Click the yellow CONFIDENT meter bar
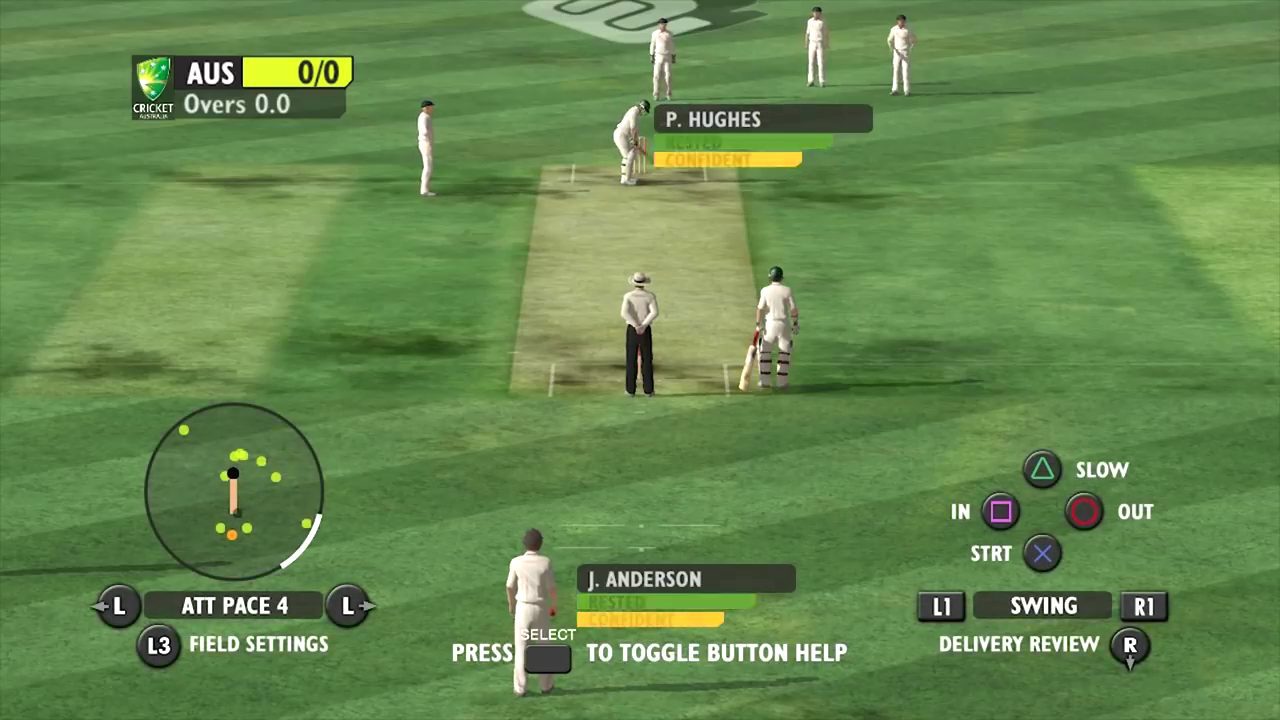Viewport: 1280px width, 720px height. coord(726,160)
